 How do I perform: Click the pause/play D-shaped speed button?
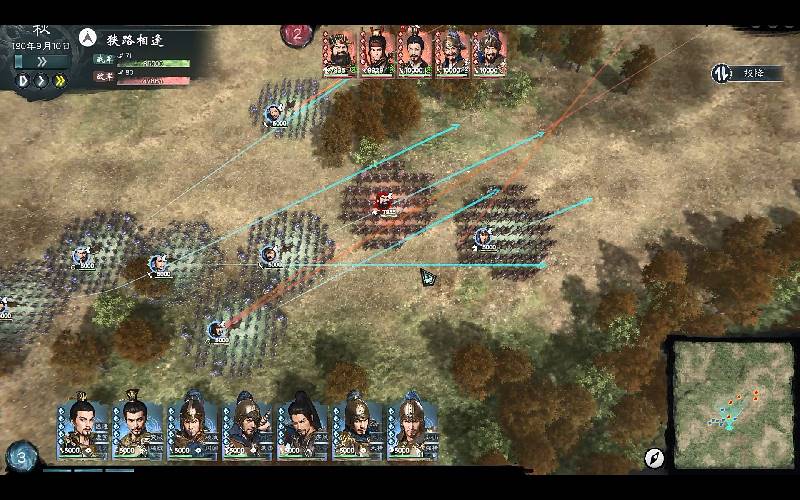22,80
